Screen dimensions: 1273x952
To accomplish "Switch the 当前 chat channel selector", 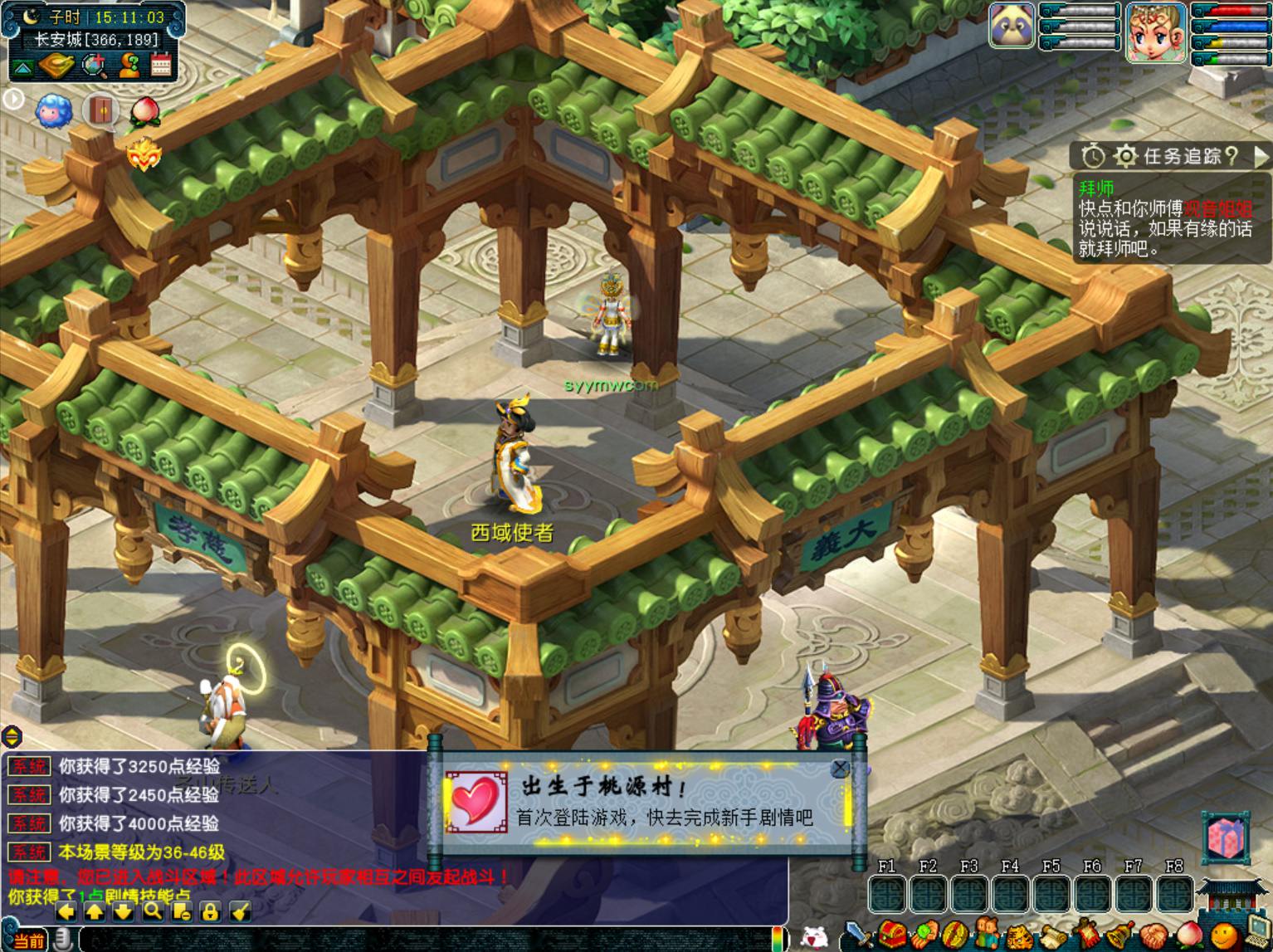I will (x=27, y=940).
